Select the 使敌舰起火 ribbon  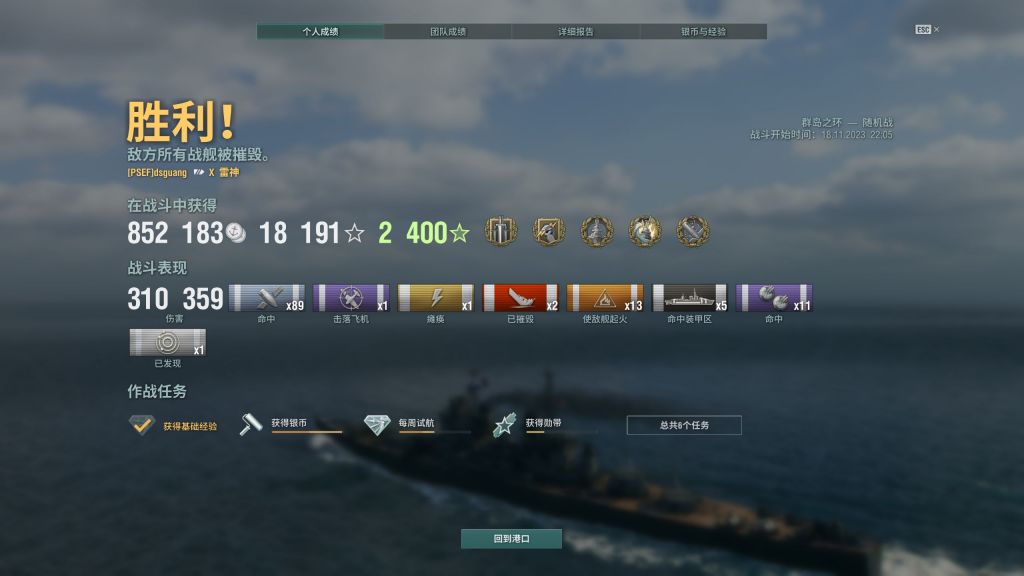point(605,298)
